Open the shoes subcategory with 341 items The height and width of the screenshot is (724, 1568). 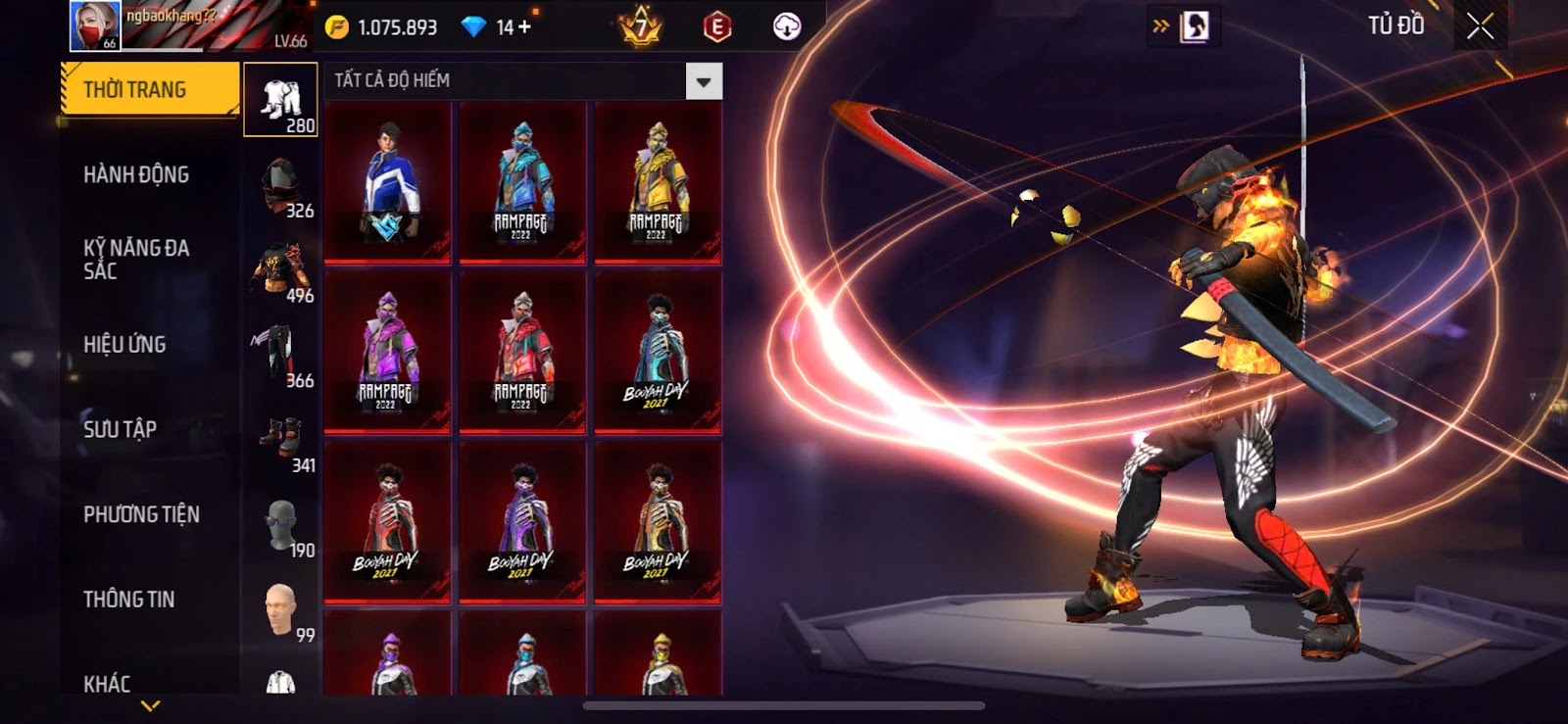(281, 442)
